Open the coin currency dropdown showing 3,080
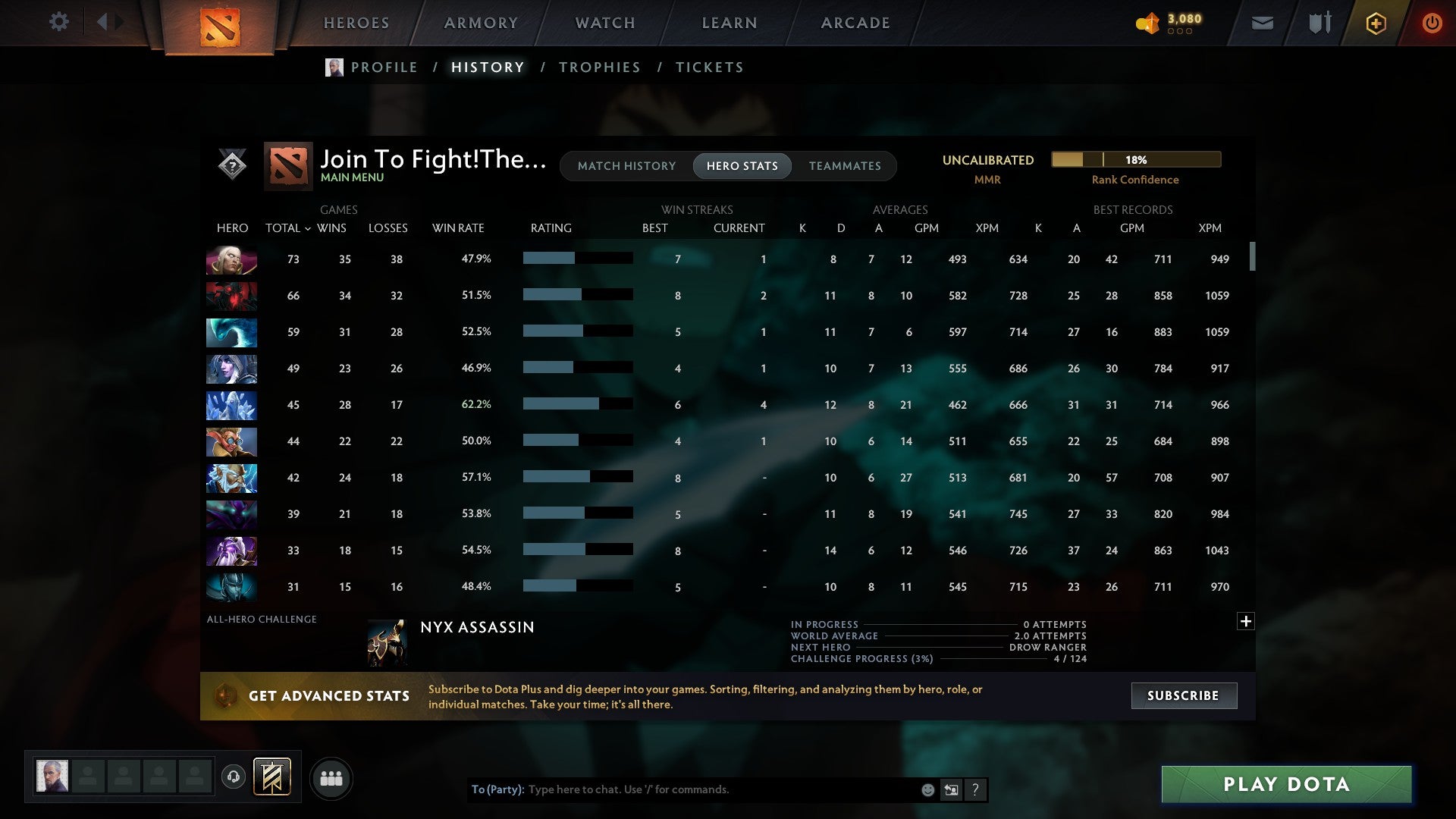Screen dimensions: 1456x819 (1168, 23)
